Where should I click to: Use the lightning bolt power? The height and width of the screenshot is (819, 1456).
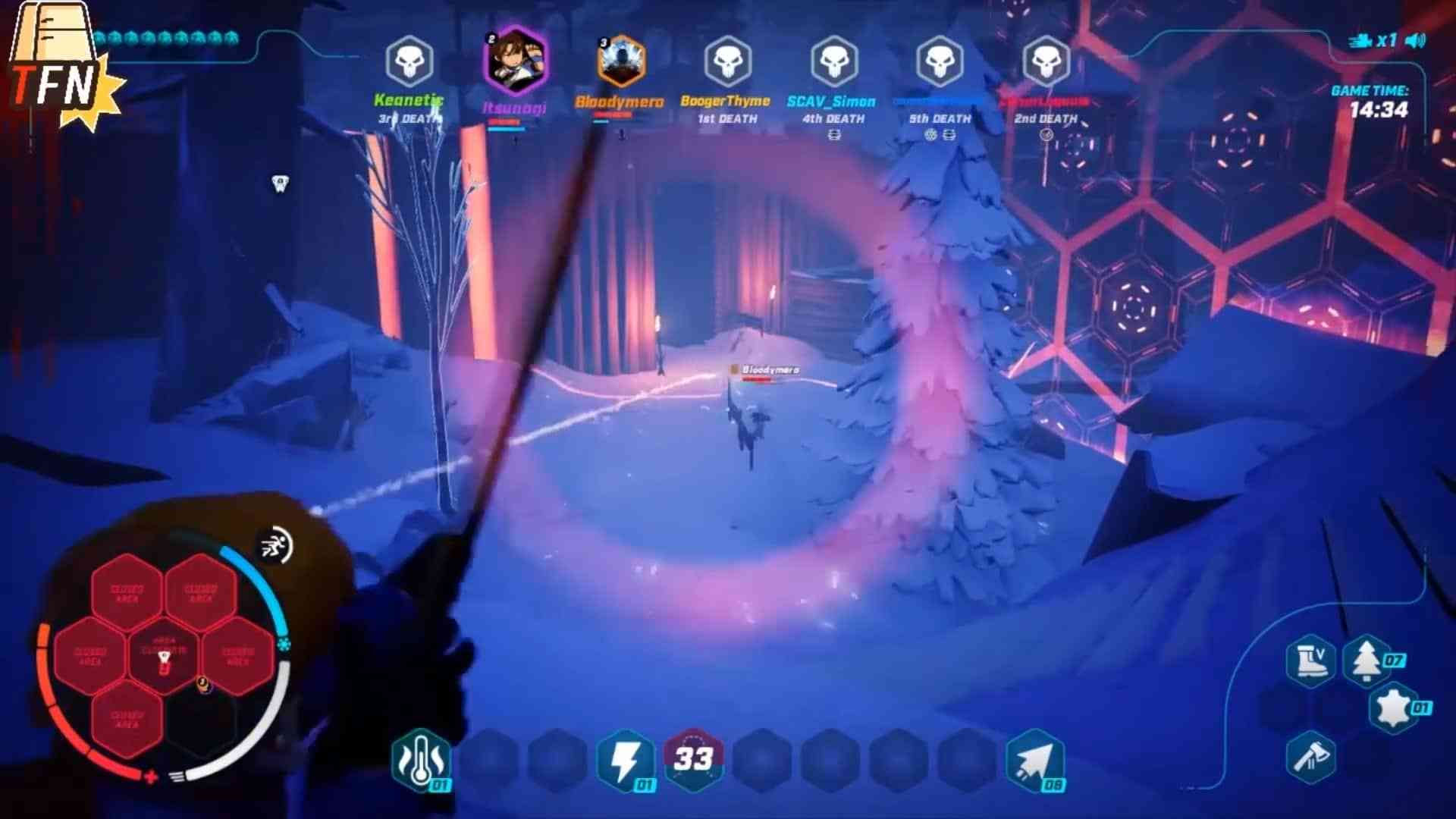tap(626, 760)
